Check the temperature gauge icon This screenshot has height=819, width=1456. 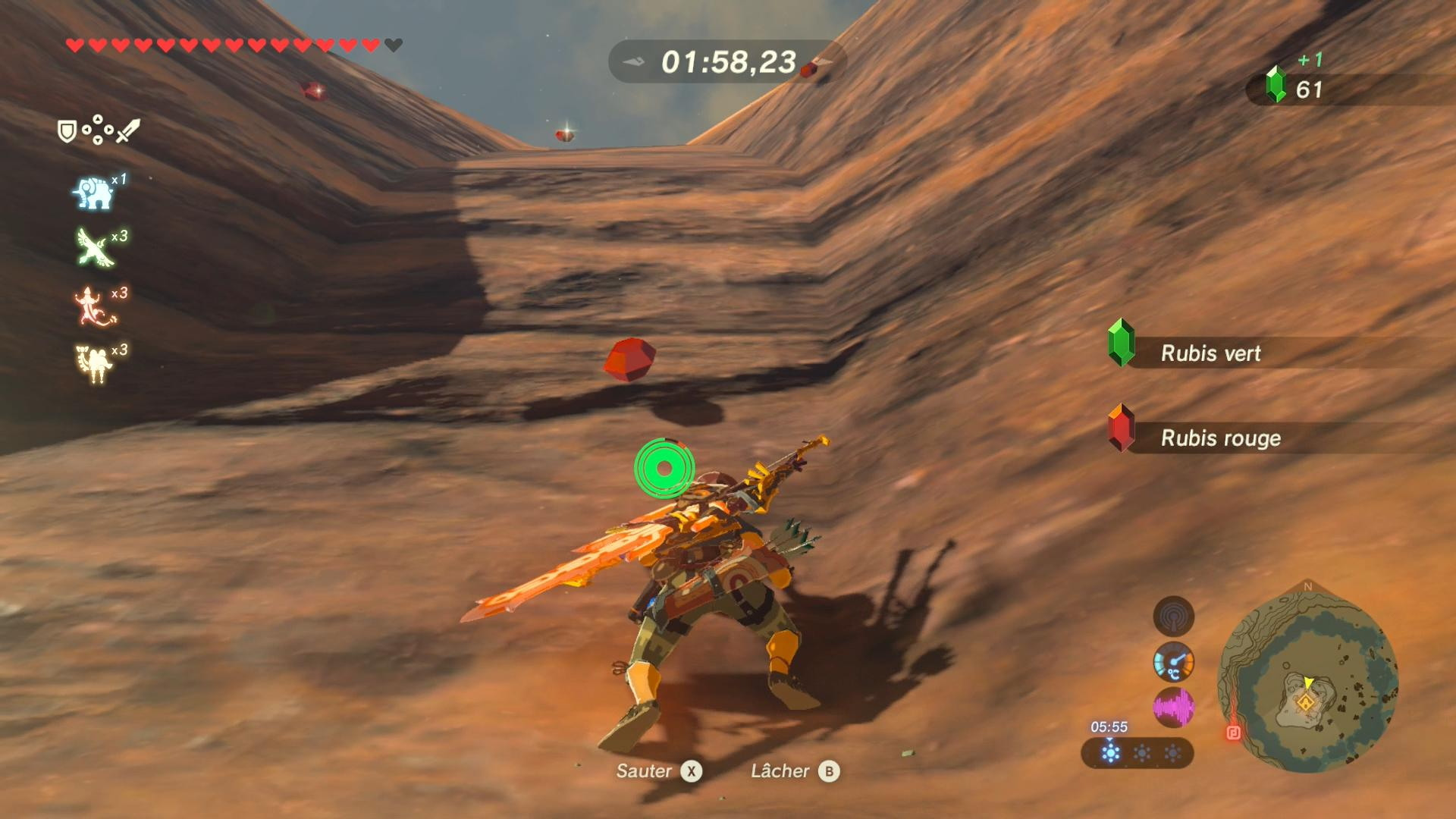pyautogui.click(x=1173, y=662)
